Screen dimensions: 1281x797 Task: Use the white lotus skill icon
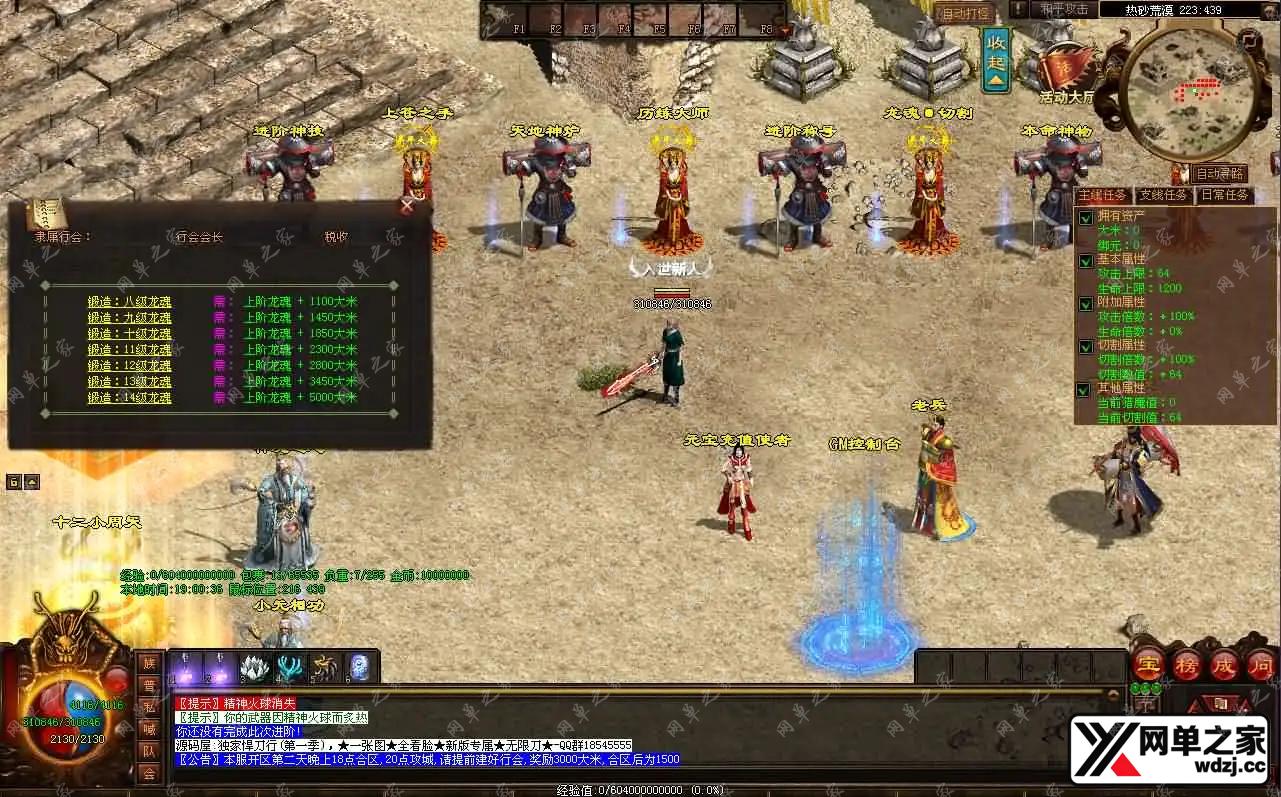pos(255,667)
